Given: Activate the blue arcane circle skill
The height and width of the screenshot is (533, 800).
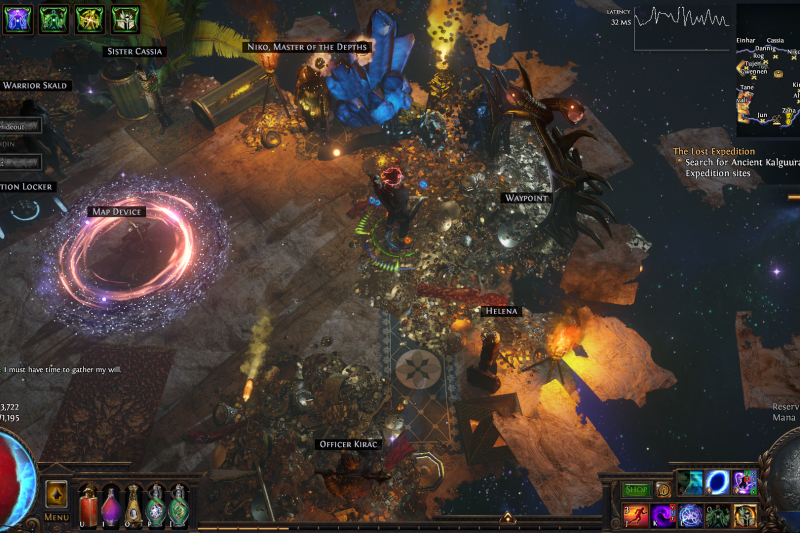Looking at the screenshot, I should [691, 516].
